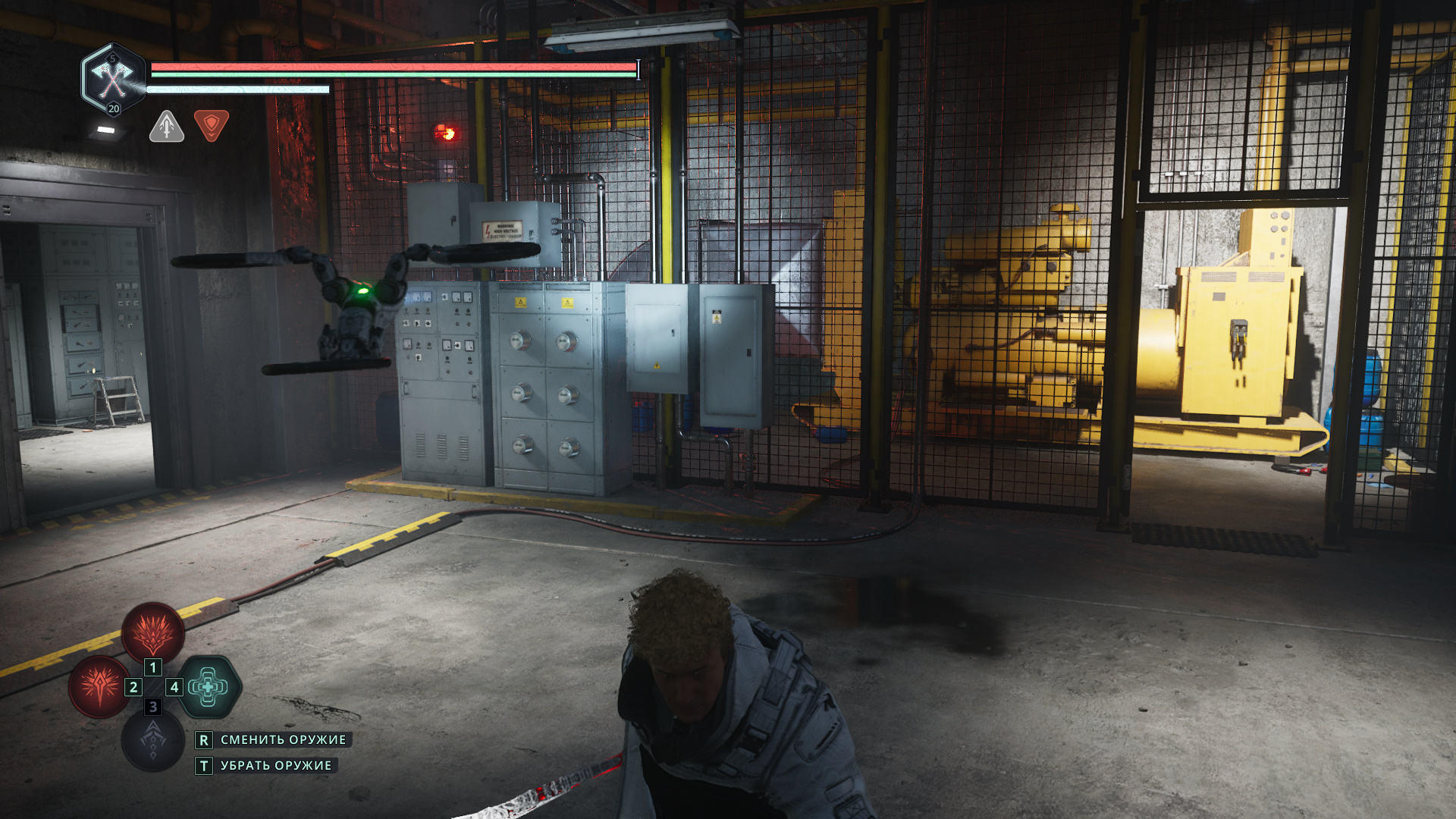Screen dimensions: 1456x819
Task: Activate the teal medical cross ability
Action: pos(209,687)
